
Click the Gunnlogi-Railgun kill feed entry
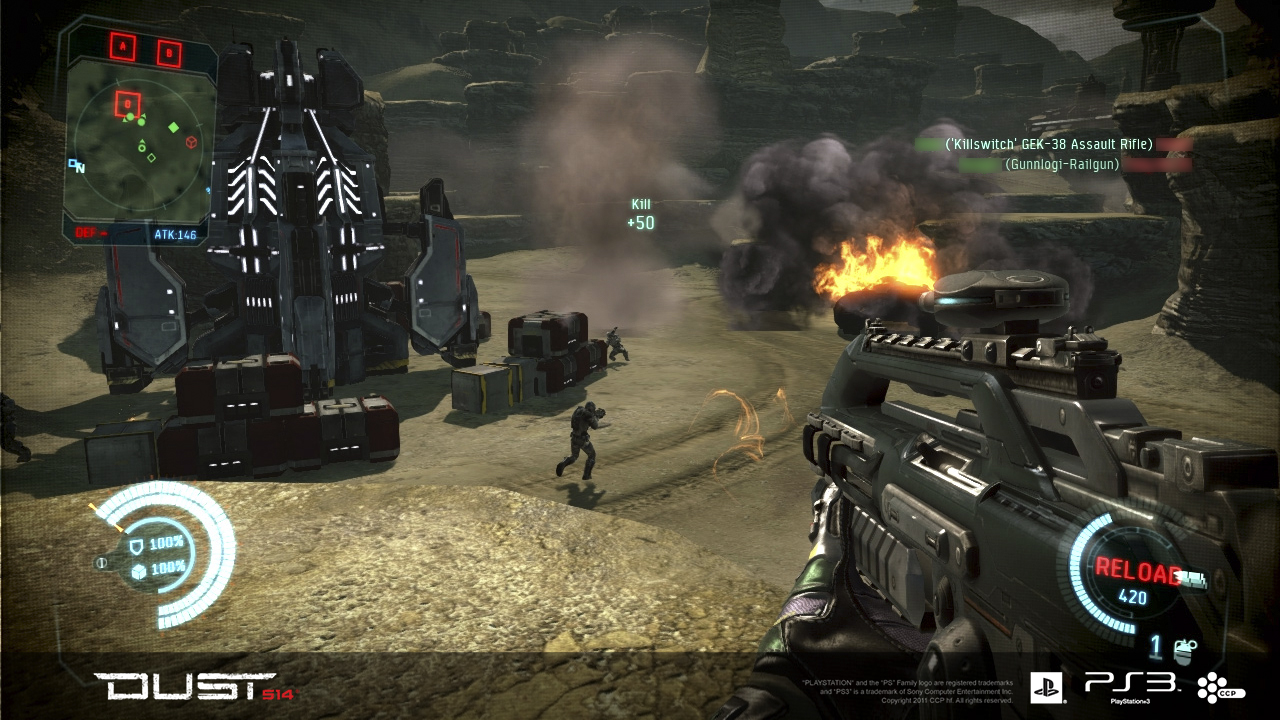1061,164
